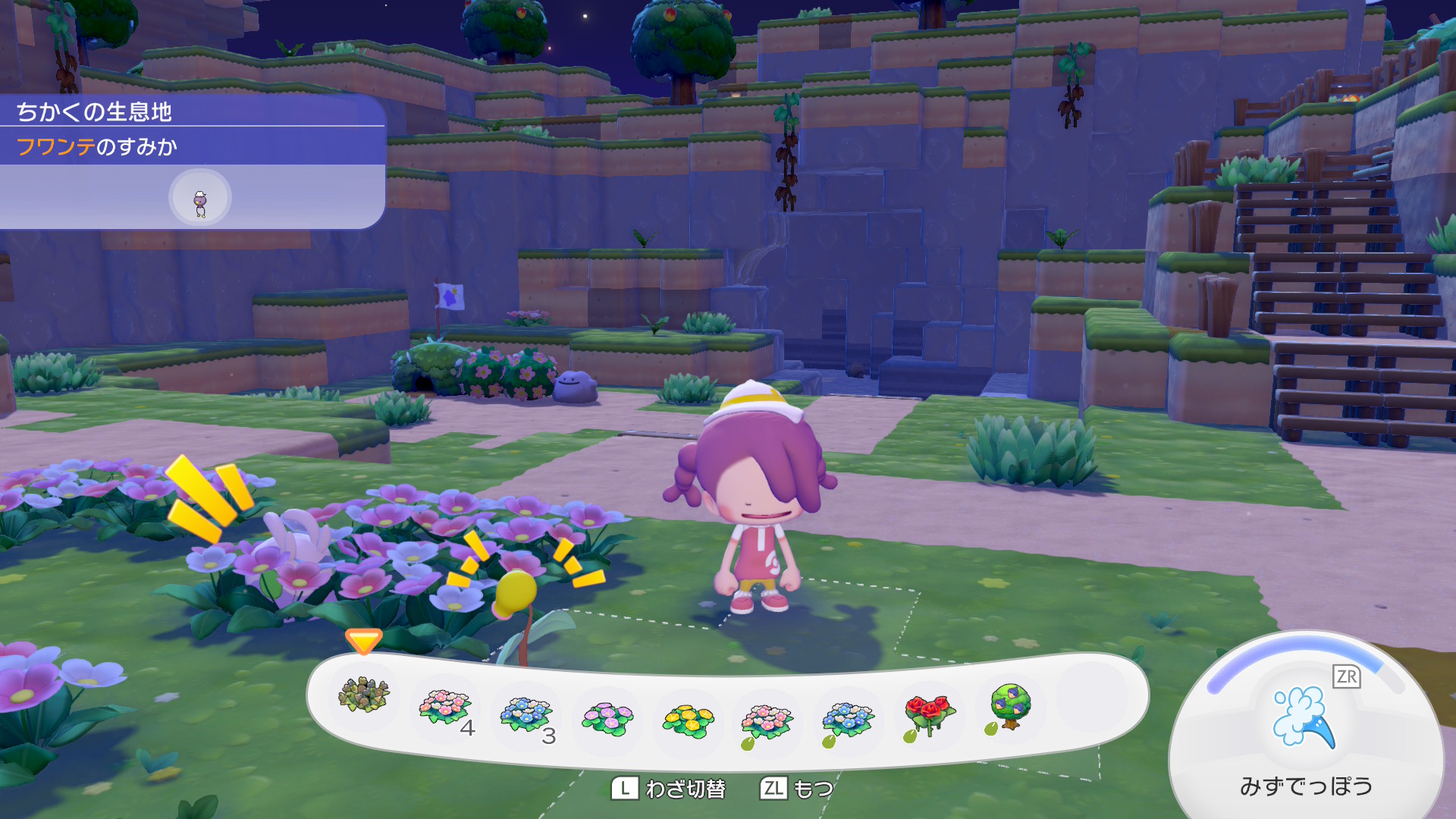
Task: Select the berry tree seed slot
Action: pyautogui.click(x=1009, y=706)
